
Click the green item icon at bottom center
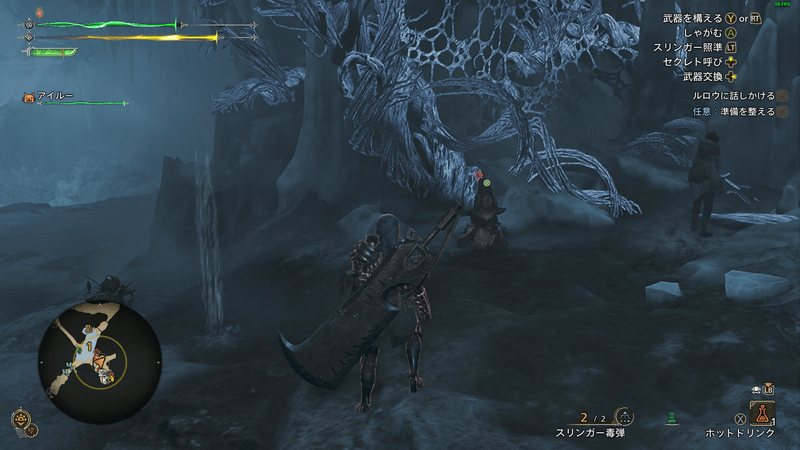tap(673, 417)
